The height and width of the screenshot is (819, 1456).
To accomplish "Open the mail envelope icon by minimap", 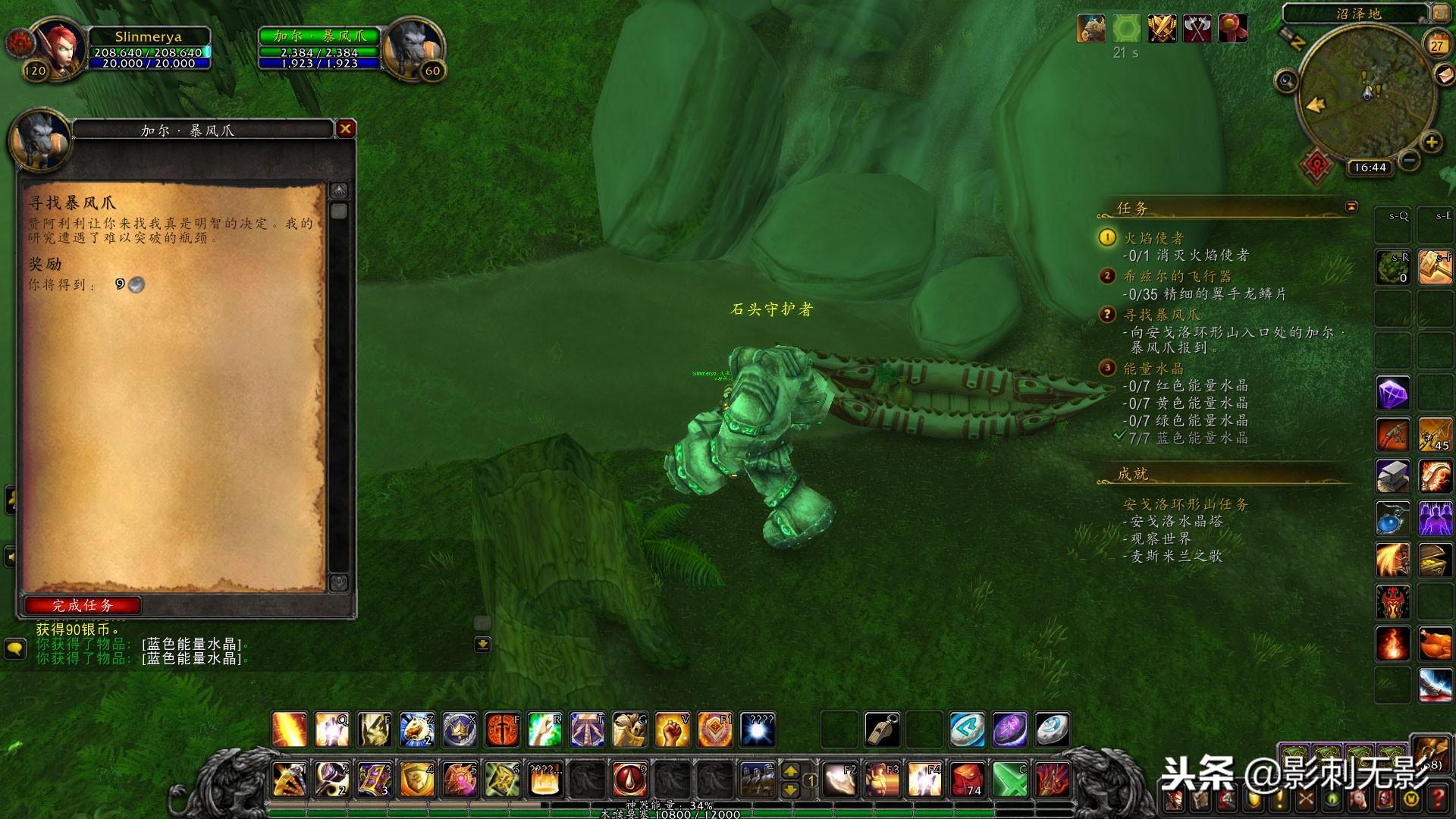I will click(1444, 75).
